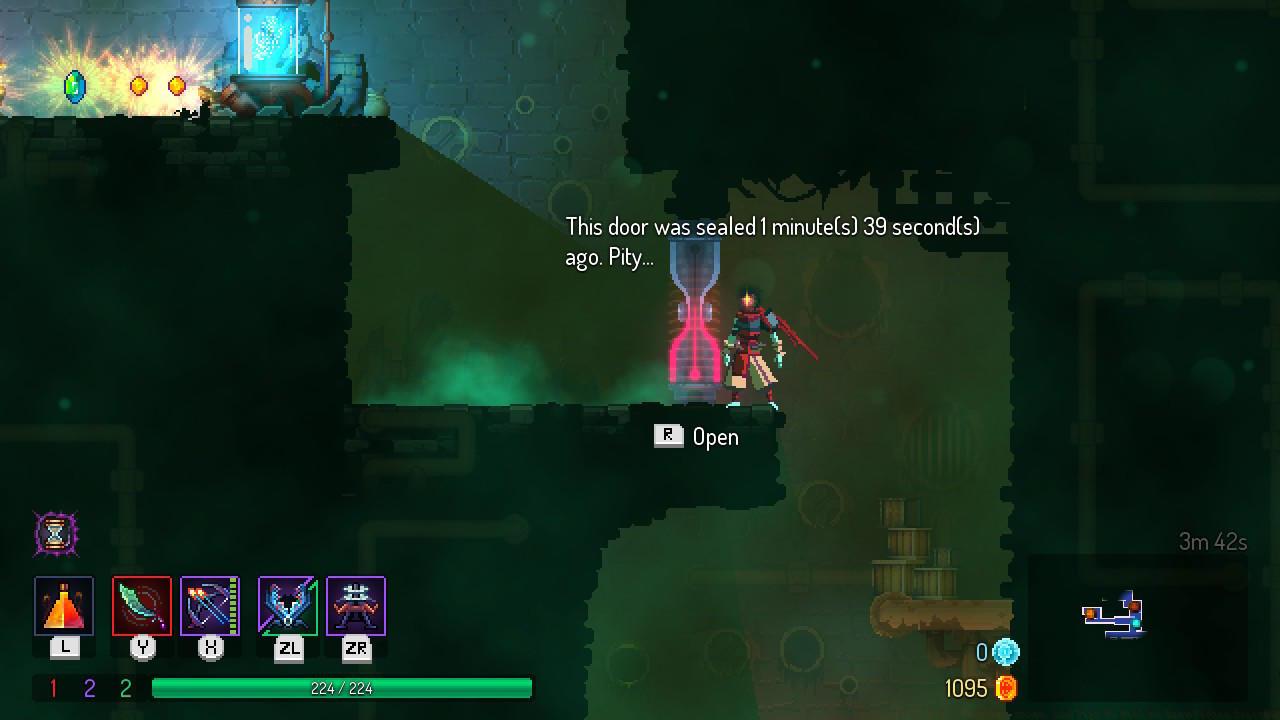Screen dimensions: 1280x720
Task: Select the sword weapon in slot Y
Action: (x=143, y=605)
